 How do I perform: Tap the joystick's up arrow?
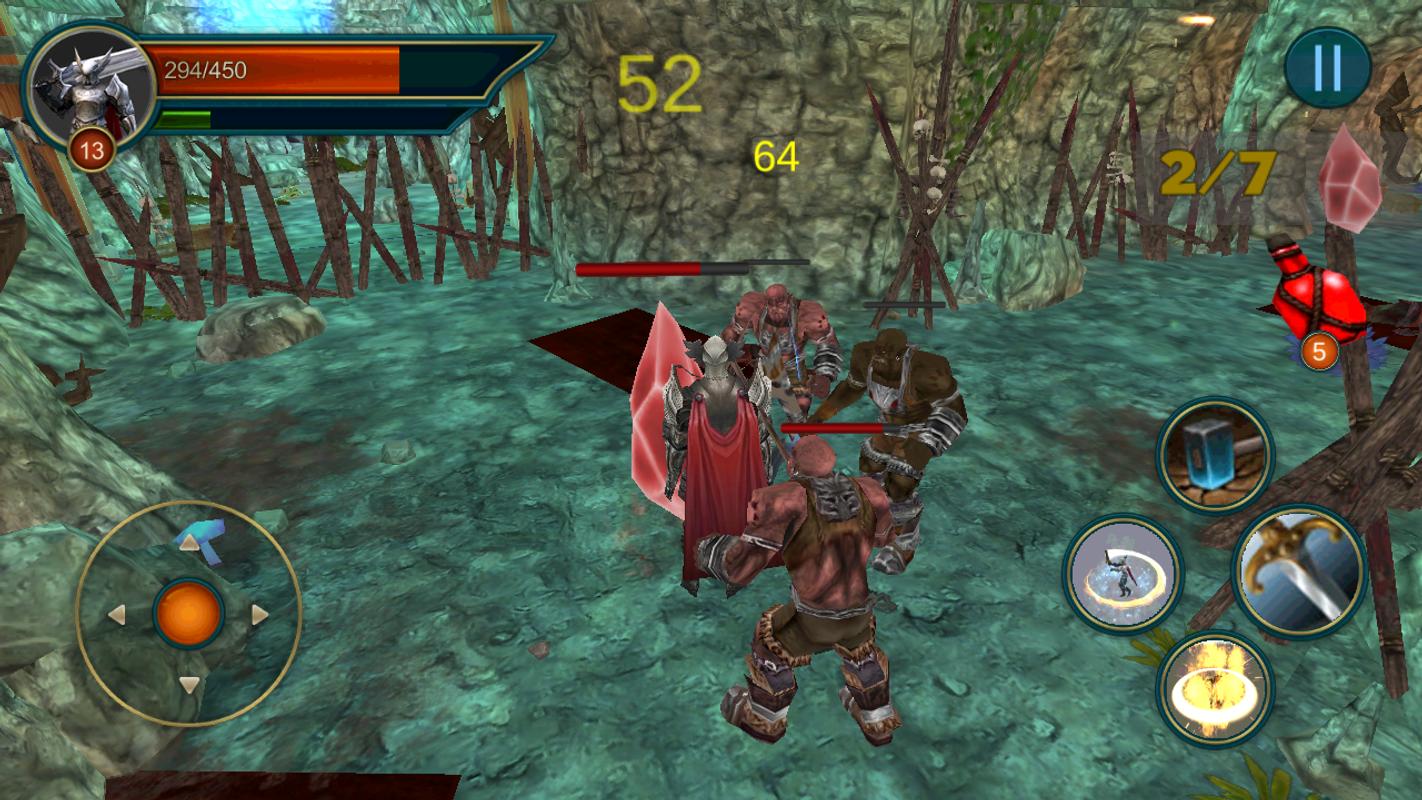coord(189,543)
